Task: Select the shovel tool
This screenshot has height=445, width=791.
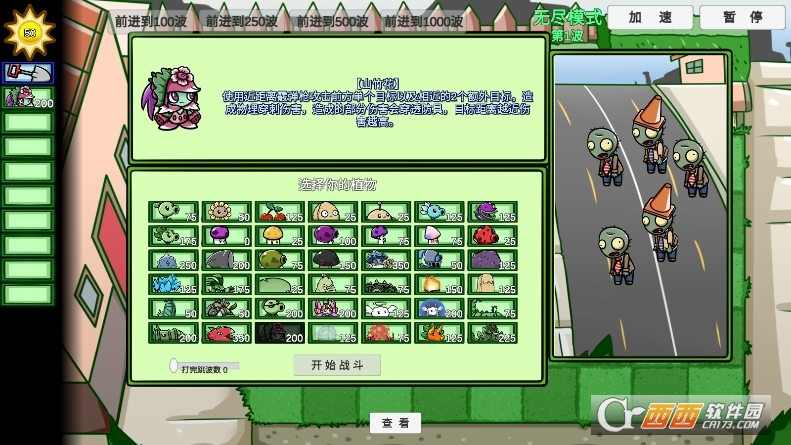Action: point(27,72)
